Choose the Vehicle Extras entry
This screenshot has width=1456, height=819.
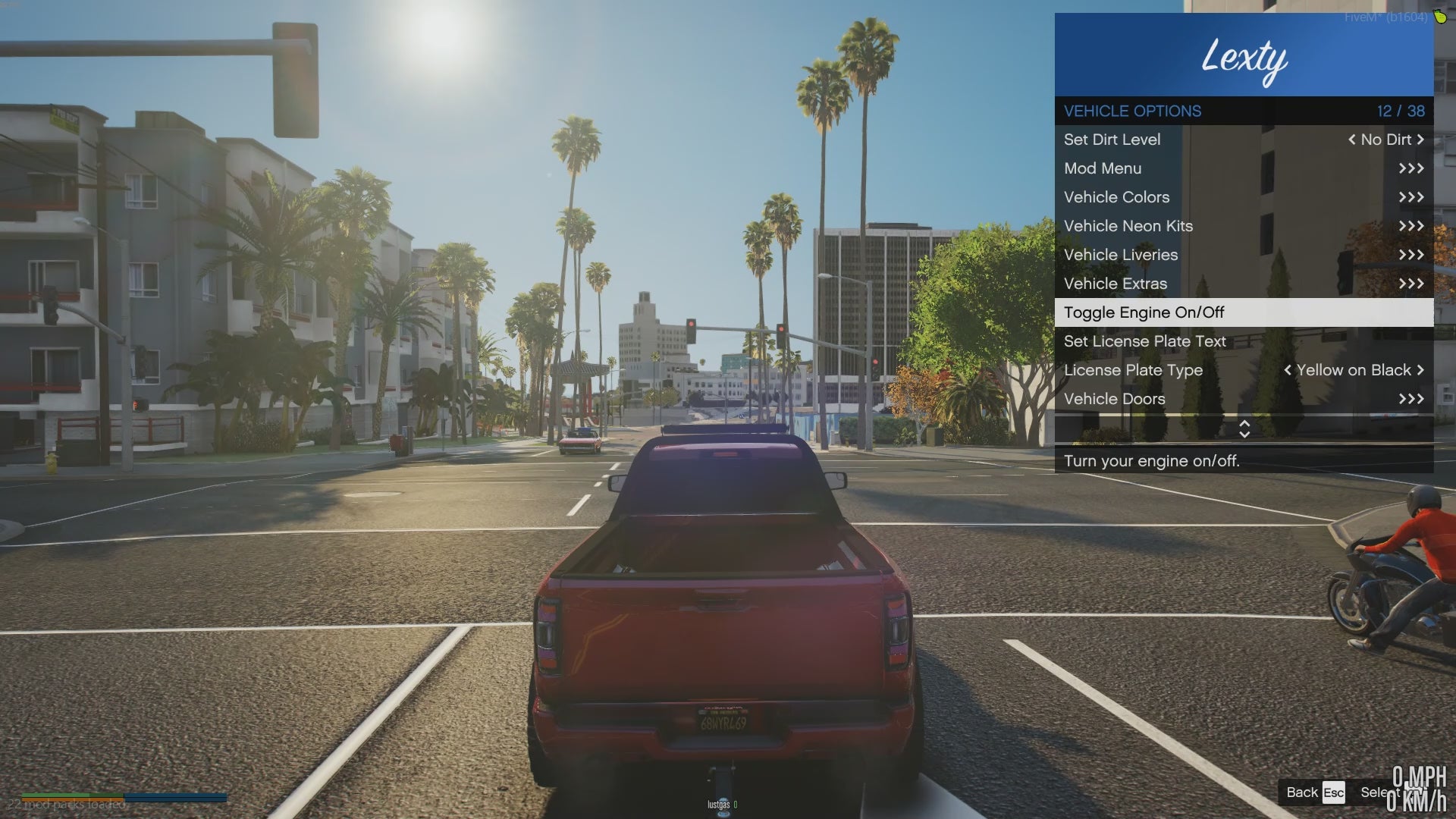pos(1244,284)
